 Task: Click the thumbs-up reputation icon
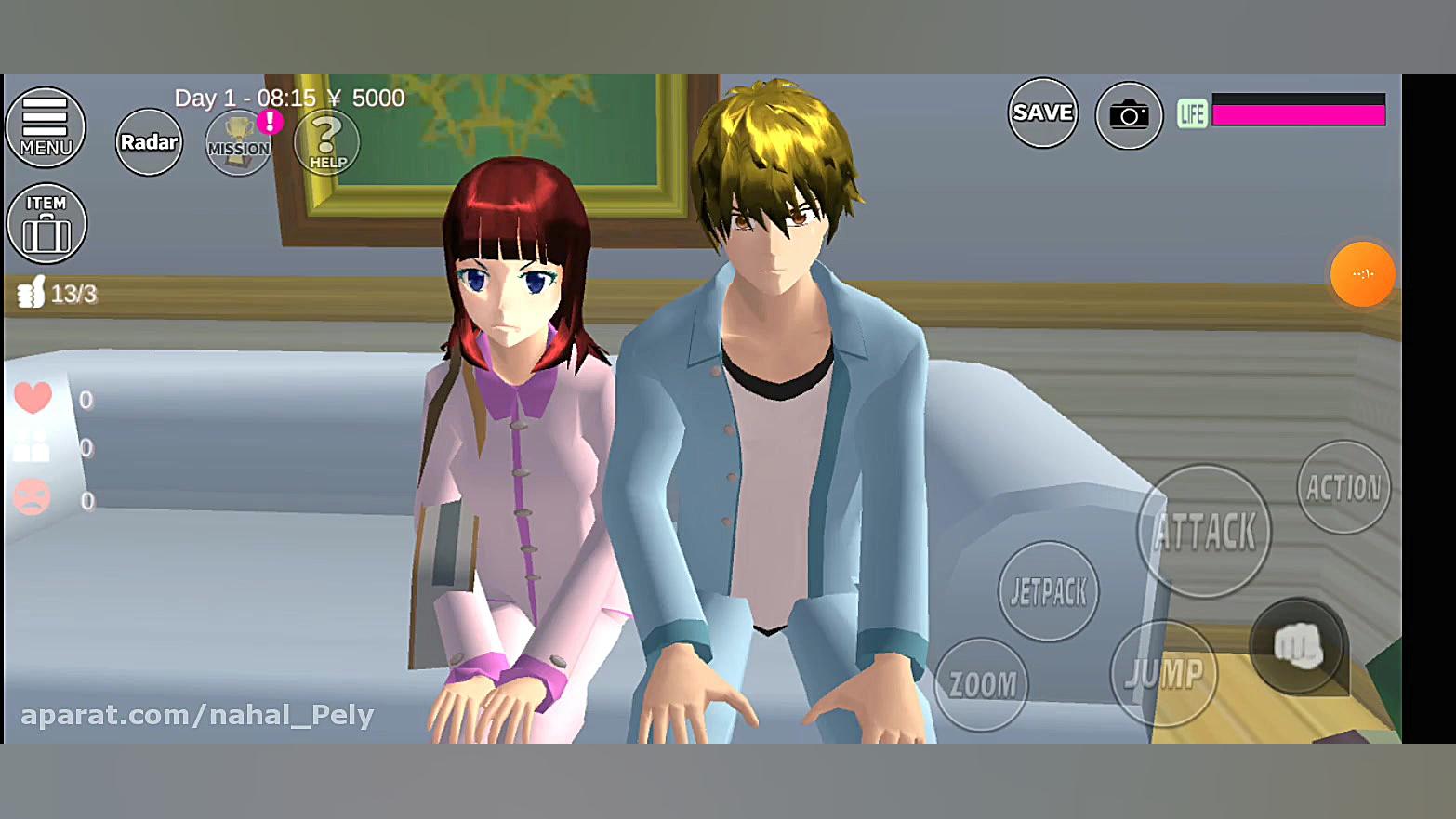point(31,293)
